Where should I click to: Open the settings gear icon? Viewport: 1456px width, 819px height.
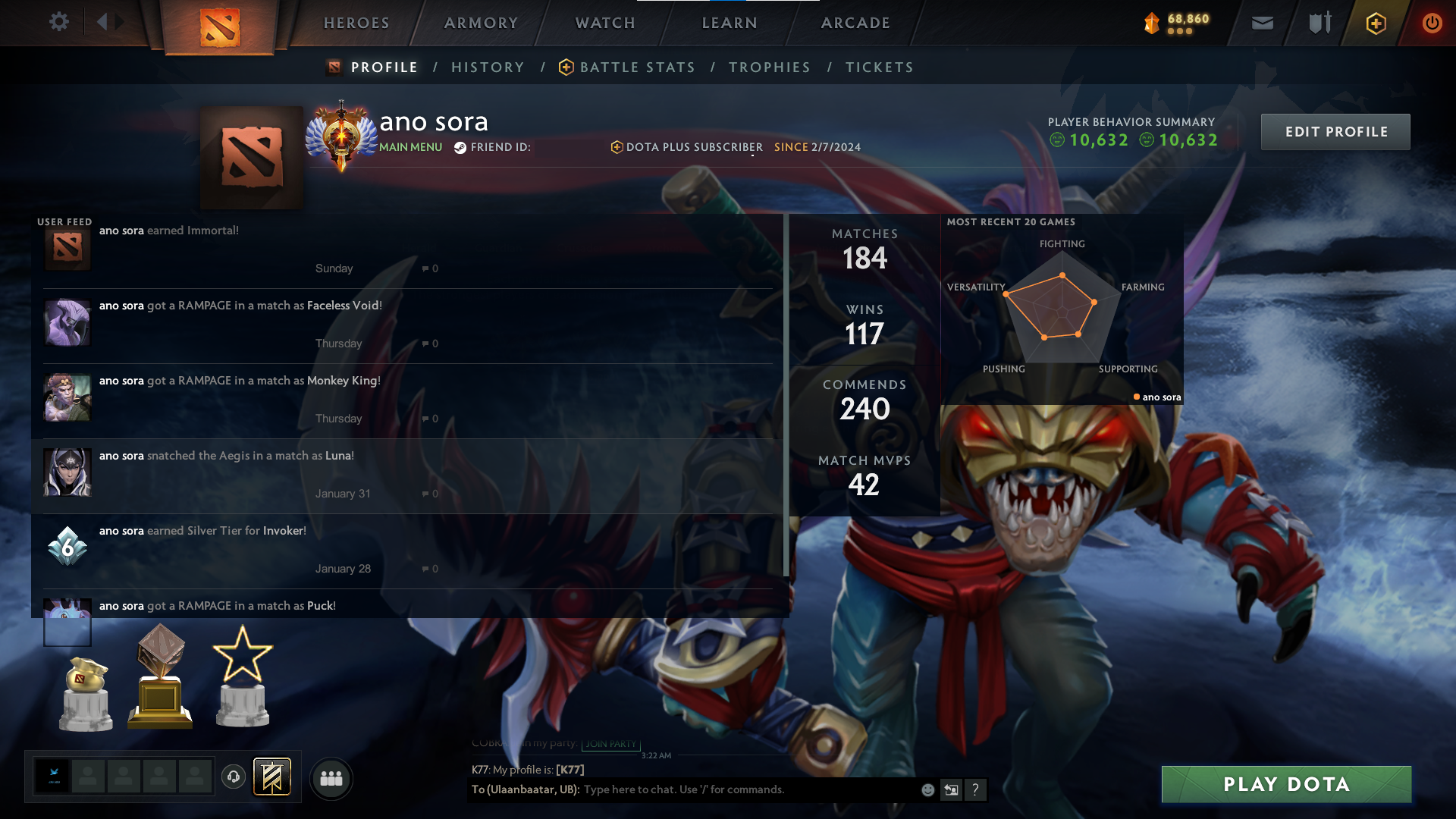pyautogui.click(x=59, y=21)
